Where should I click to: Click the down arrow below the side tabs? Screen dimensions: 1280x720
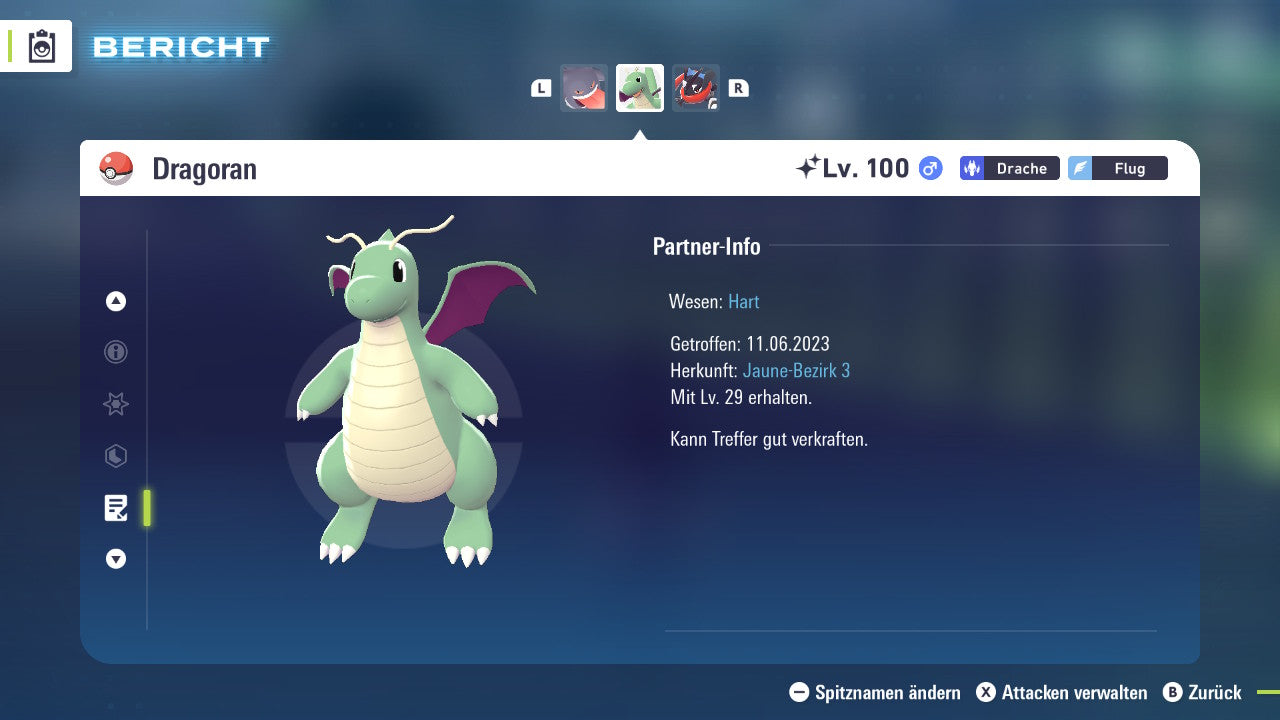point(116,559)
